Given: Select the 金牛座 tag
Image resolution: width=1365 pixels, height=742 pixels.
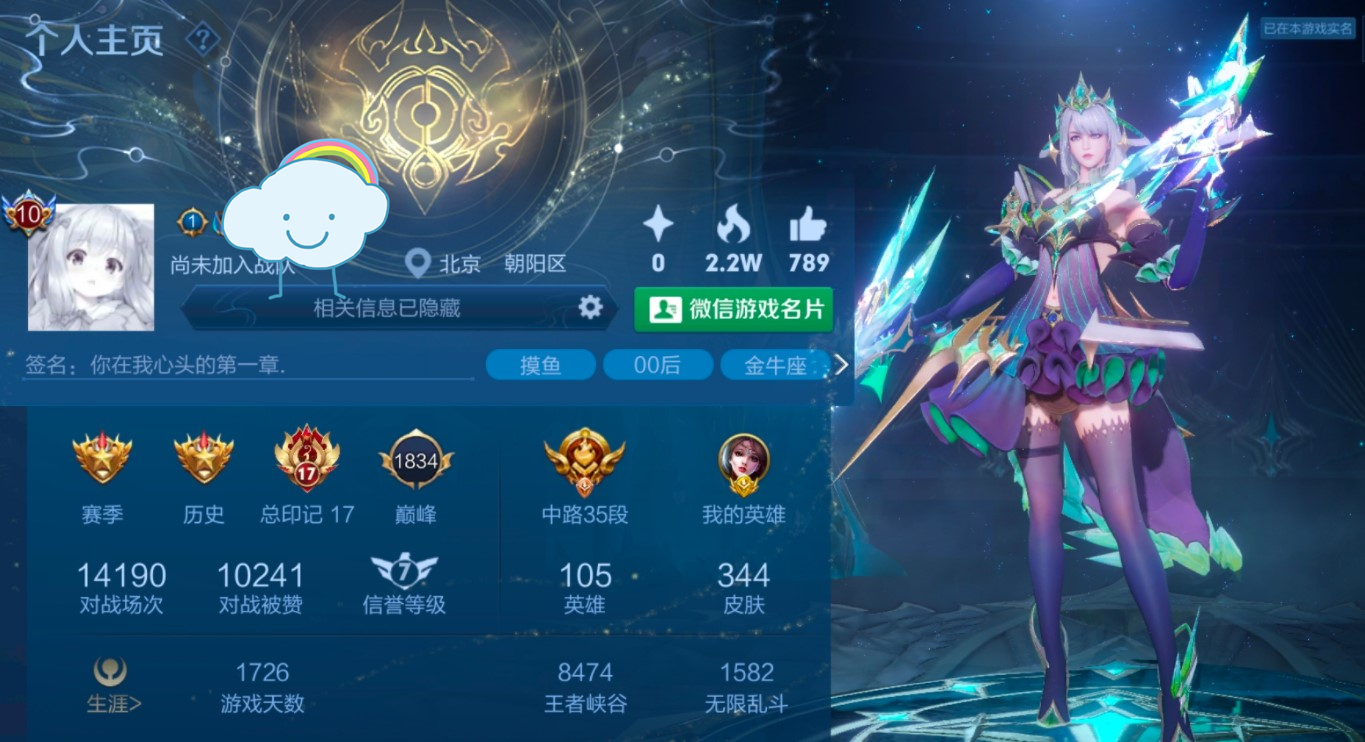Looking at the screenshot, I should [x=775, y=365].
